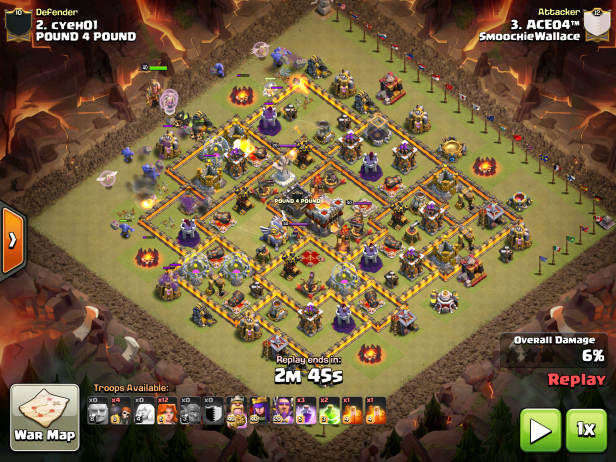Expand the orange side panel arrow
The width and height of the screenshot is (616, 462).
pos(12,240)
